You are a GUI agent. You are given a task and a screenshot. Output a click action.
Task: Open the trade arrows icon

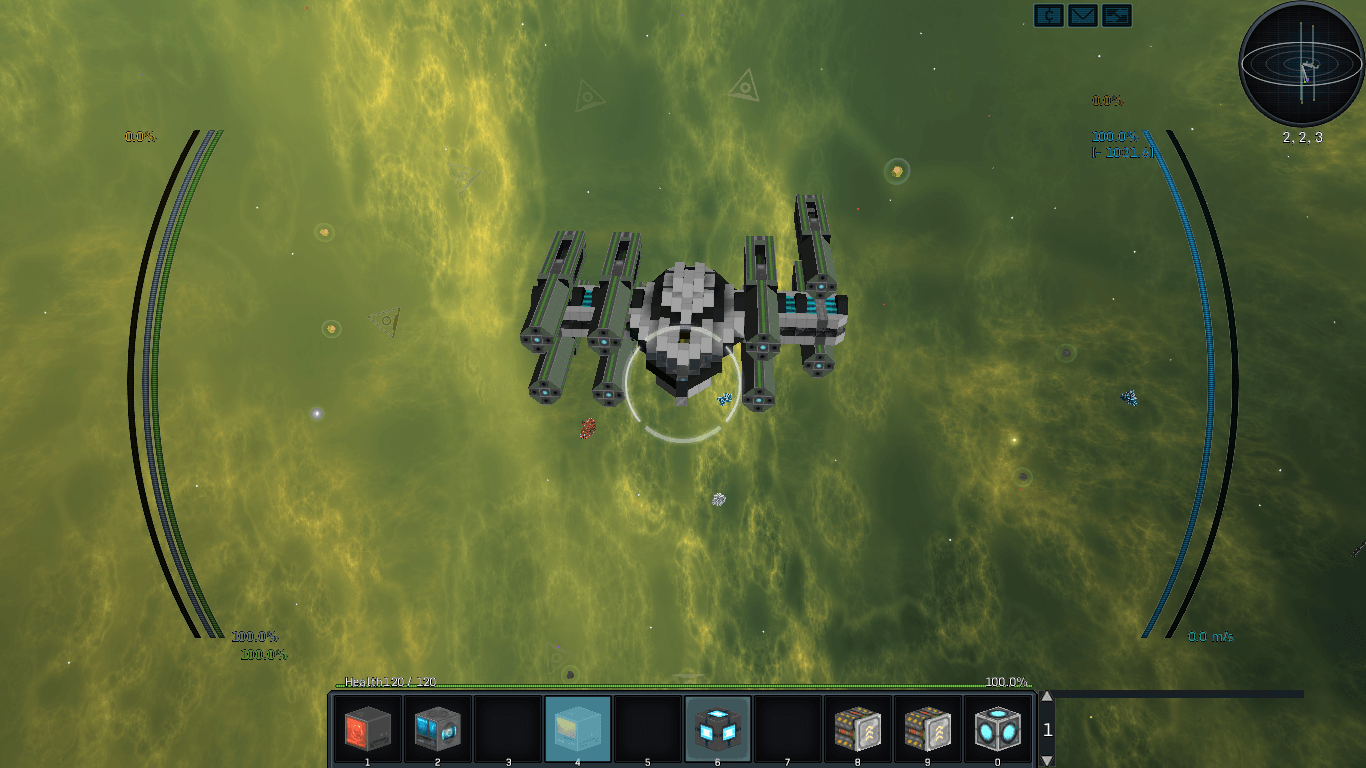pyautogui.click(x=1117, y=15)
